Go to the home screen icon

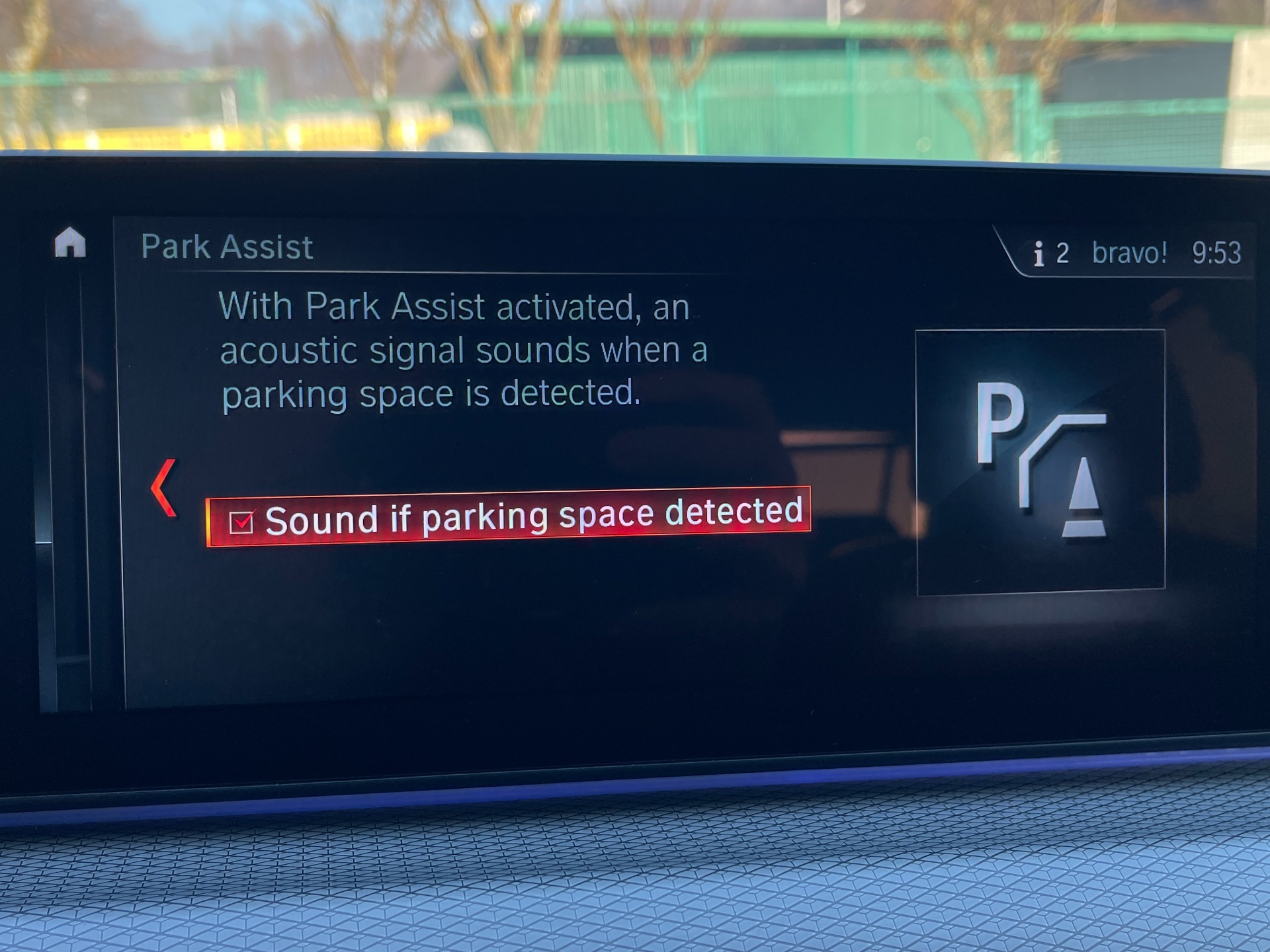[70, 243]
